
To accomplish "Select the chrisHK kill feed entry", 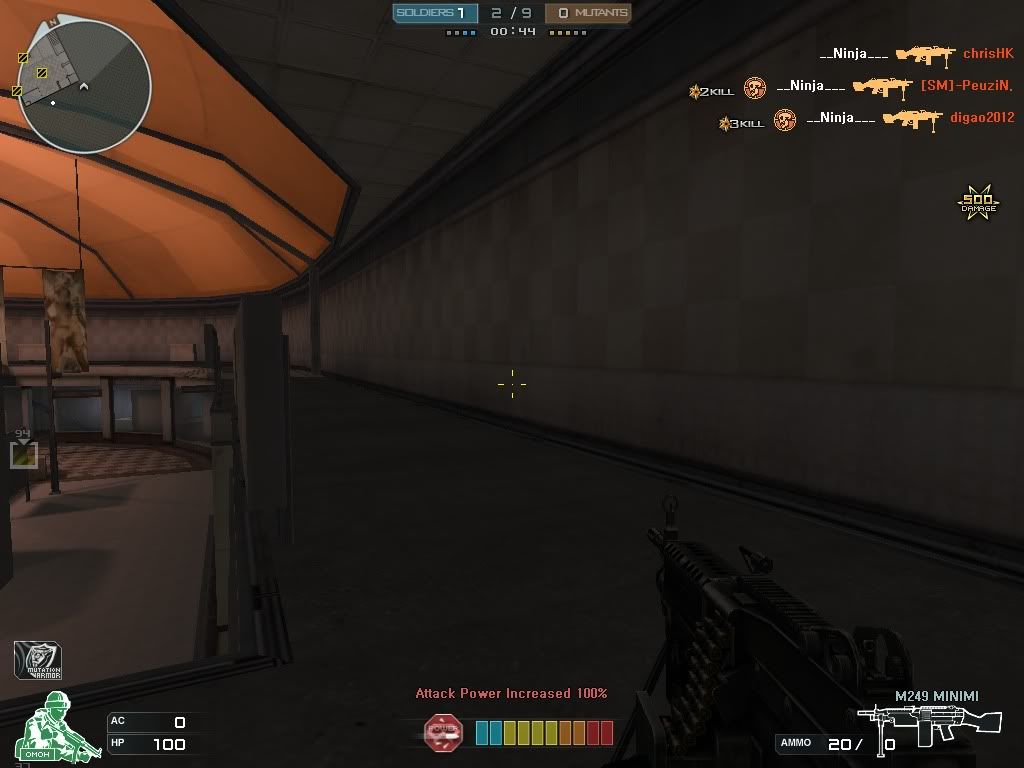I will [x=915, y=54].
